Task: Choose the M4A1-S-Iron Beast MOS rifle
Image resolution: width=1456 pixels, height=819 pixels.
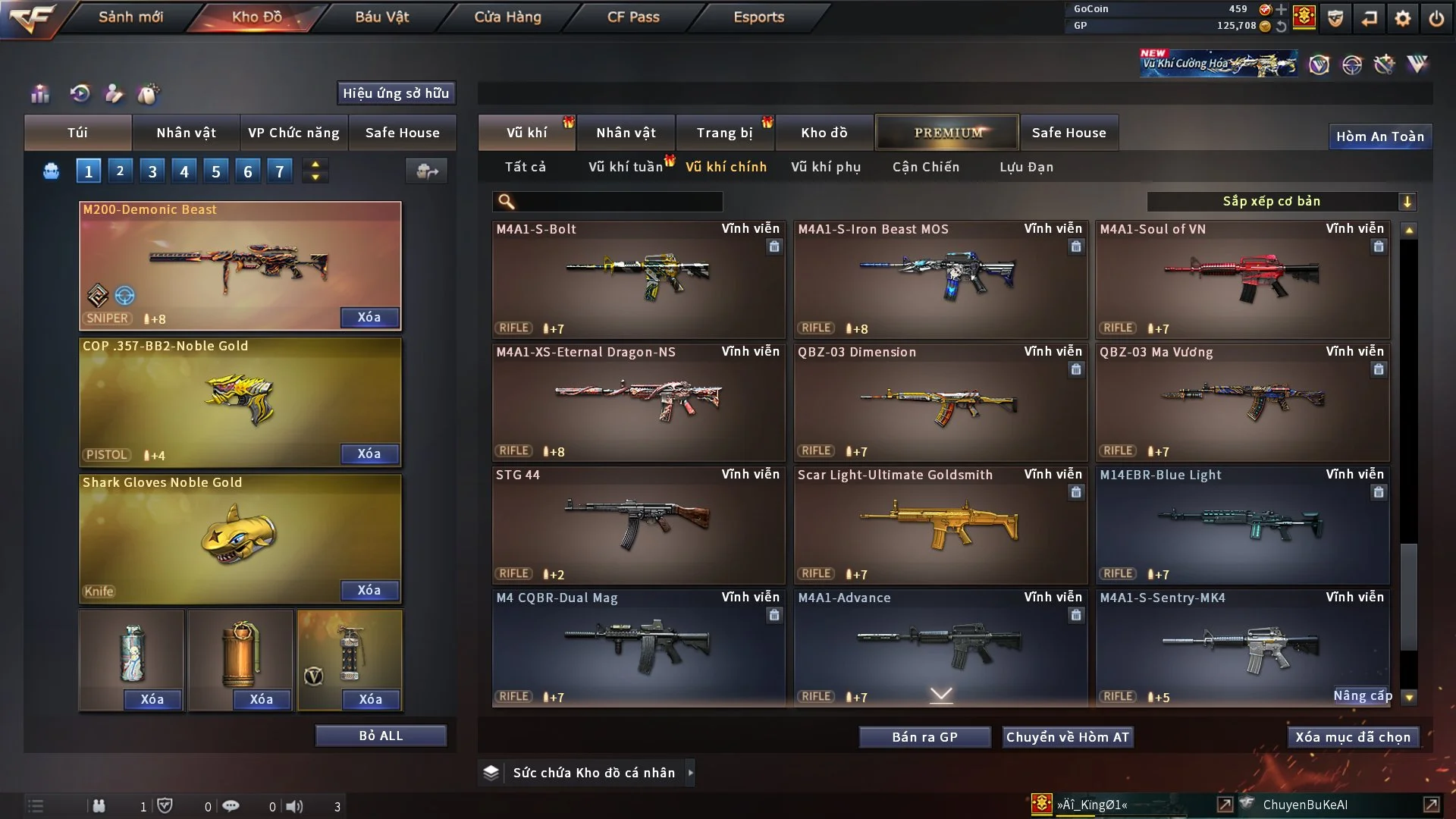Action: 940,279
